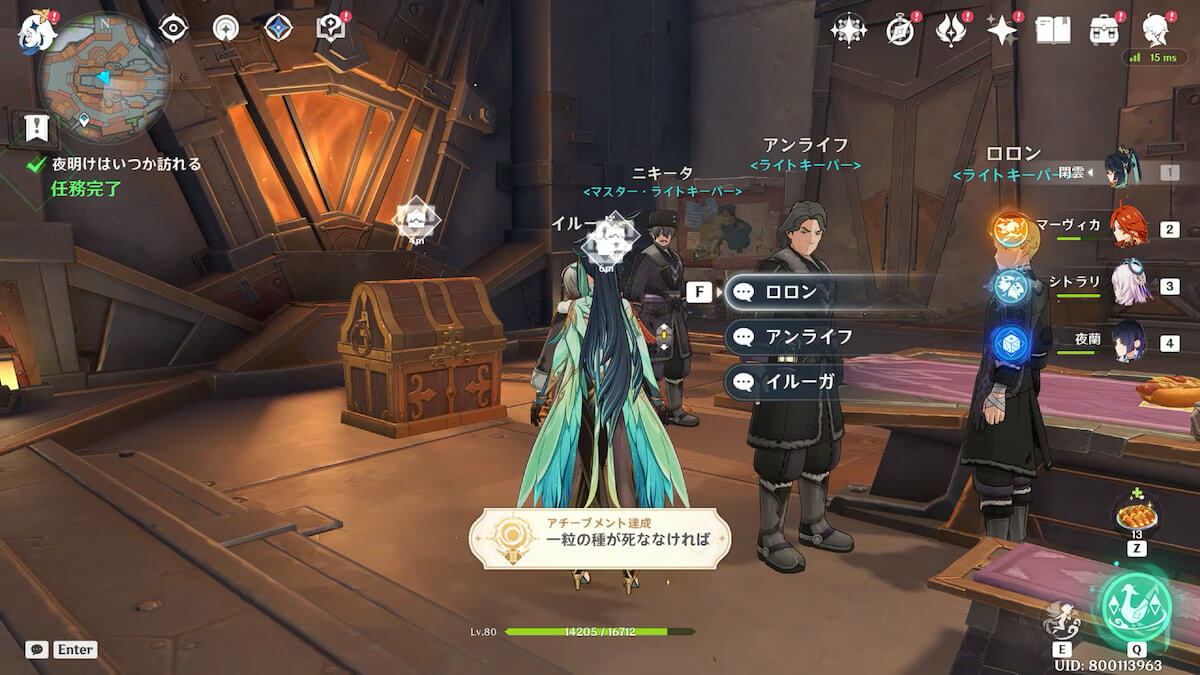This screenshot has height=675, width=1200.
Task: Open the chat box icon
Action: coord(37,649)
